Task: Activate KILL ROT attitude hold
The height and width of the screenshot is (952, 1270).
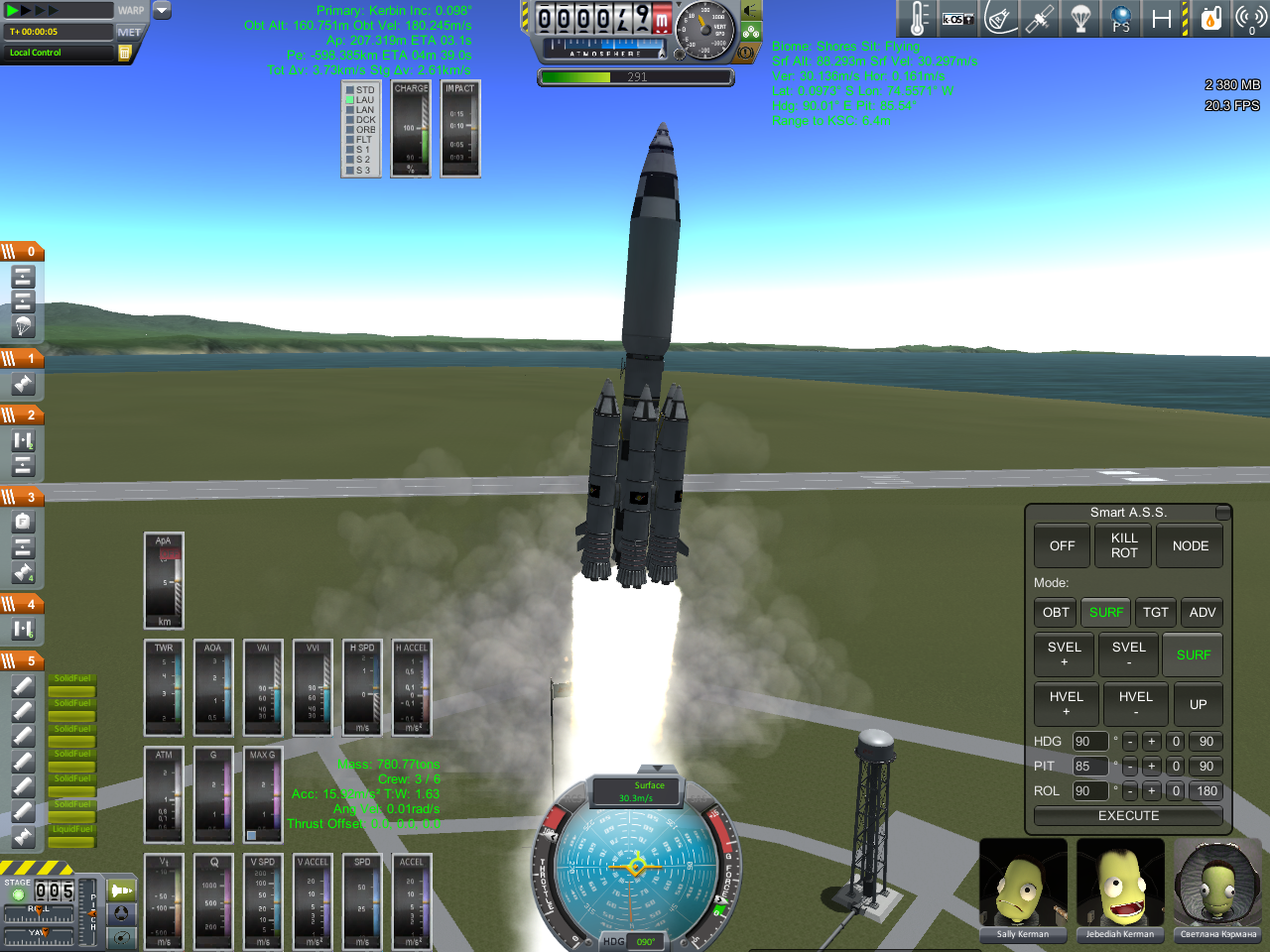Action: [1124, 546]
